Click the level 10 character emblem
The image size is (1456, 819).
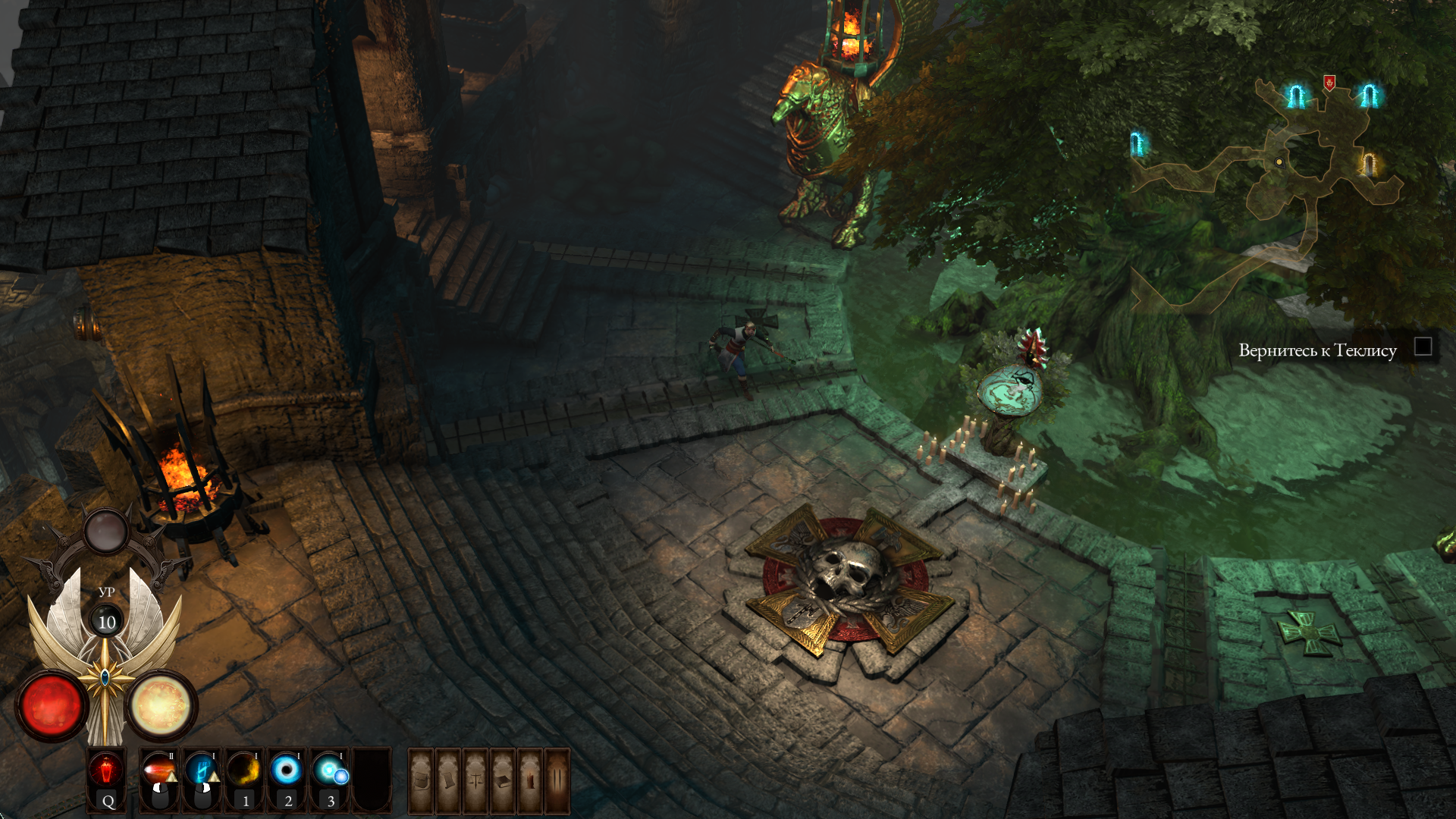107,622
